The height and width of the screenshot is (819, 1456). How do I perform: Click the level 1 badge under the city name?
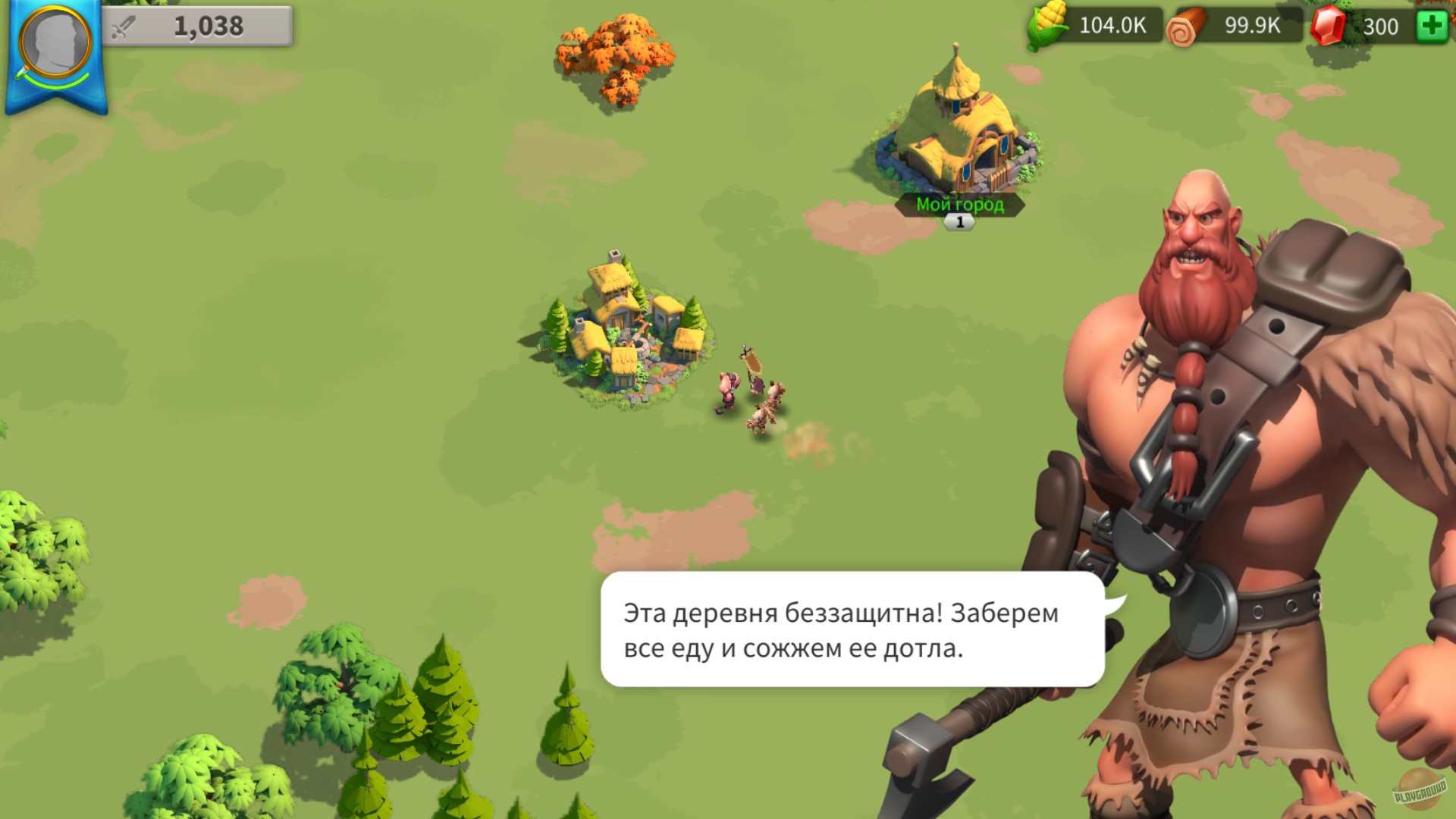pos(959,221)
